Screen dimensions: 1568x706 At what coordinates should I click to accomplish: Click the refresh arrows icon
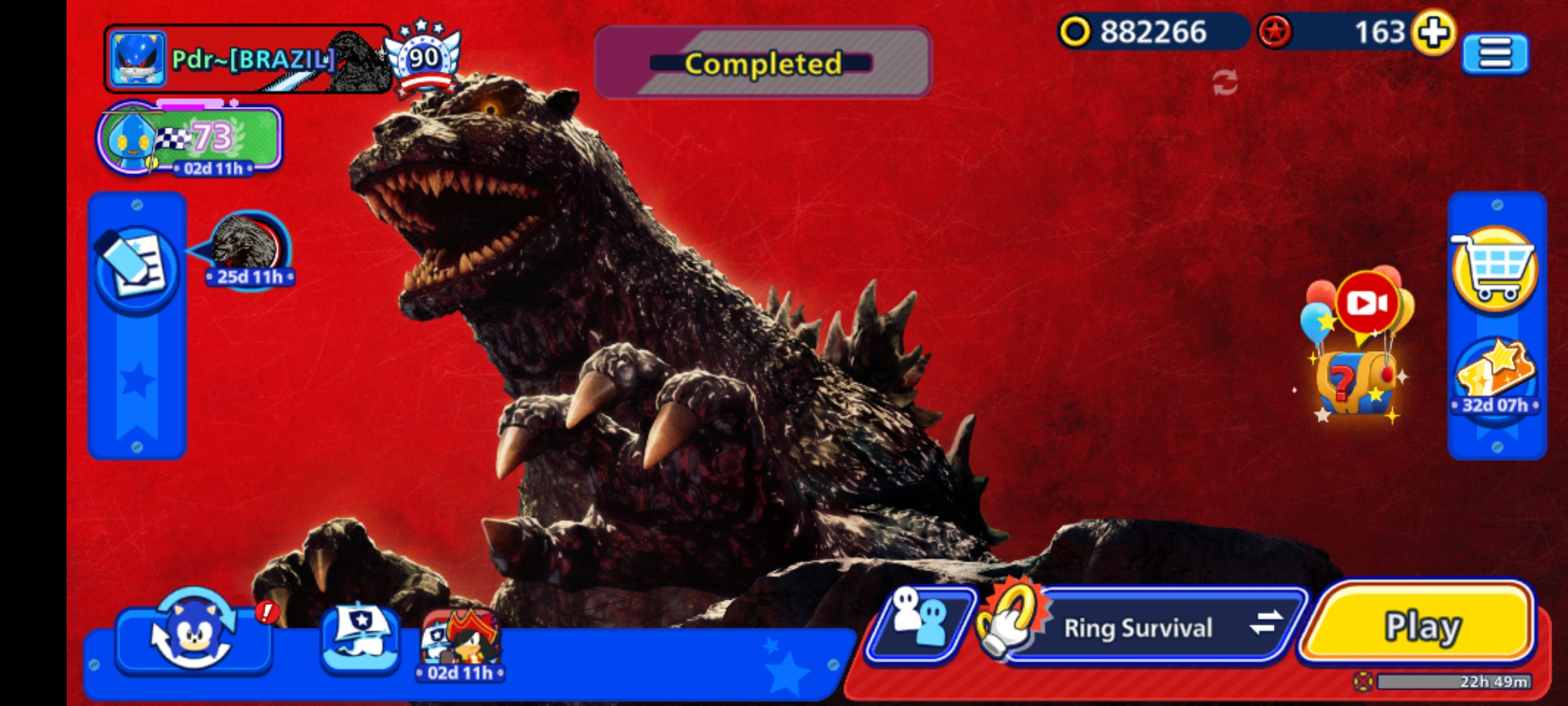click(x=1224, y=83)
